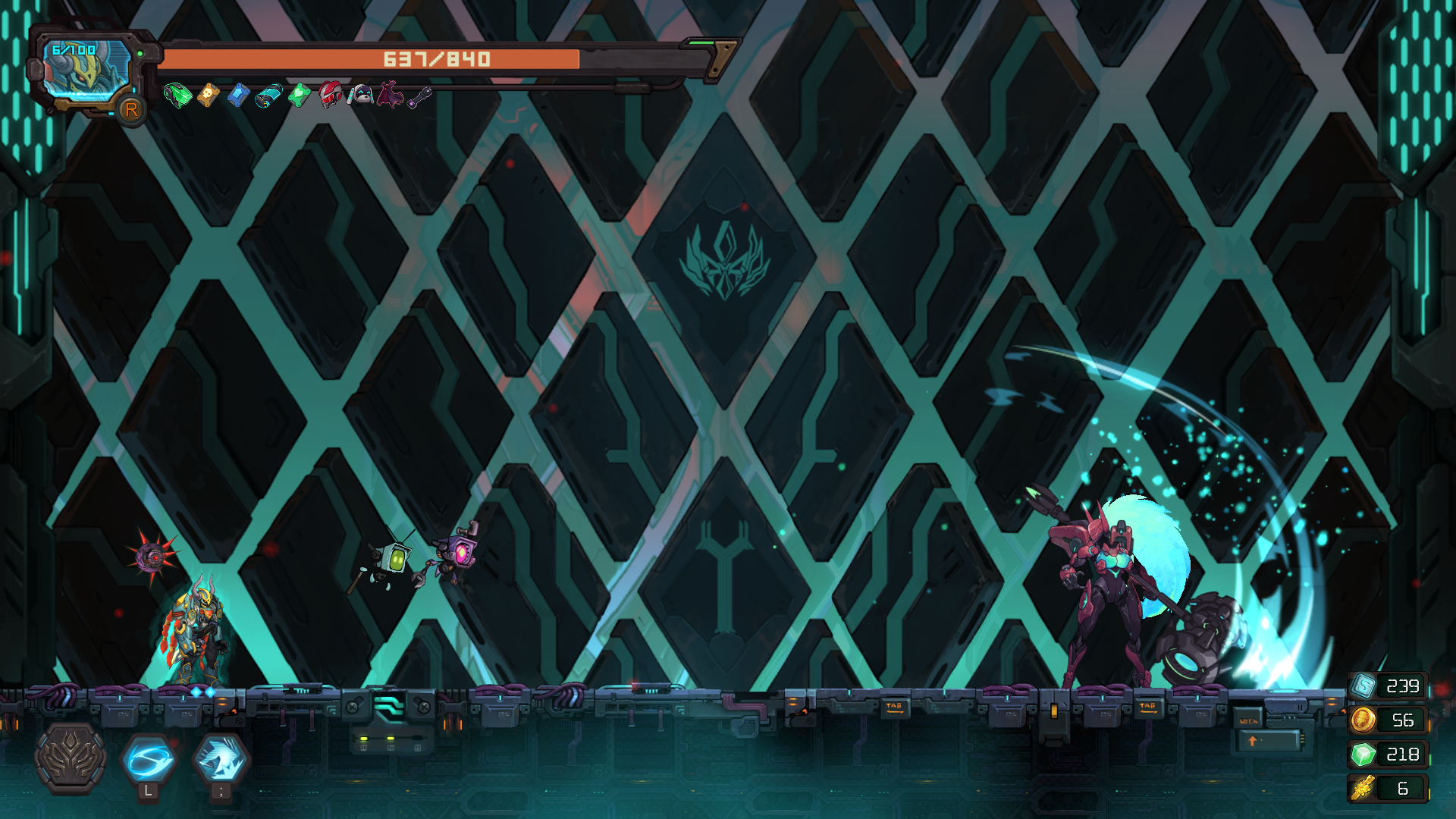
Task: Select the red helmet relic icon
Action: (330, 96)
